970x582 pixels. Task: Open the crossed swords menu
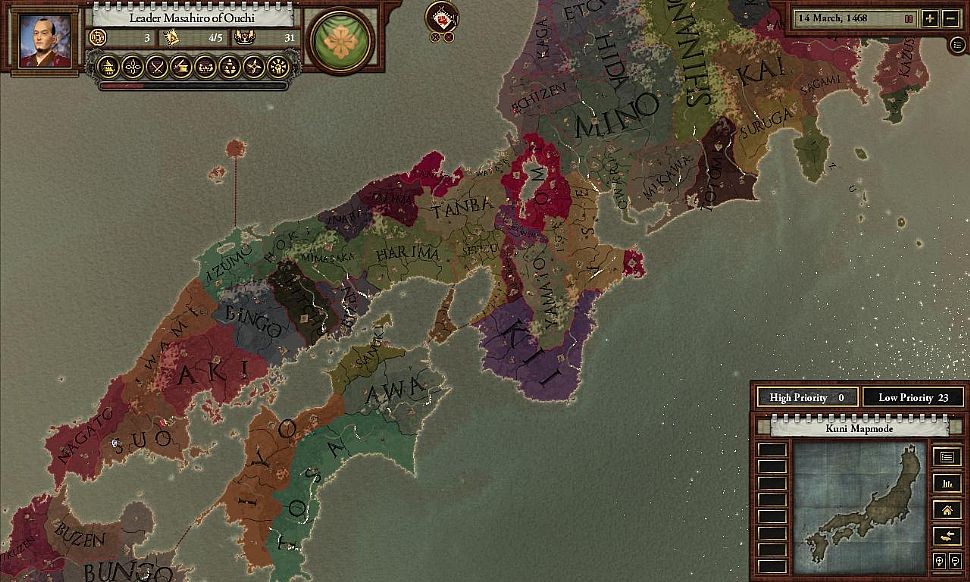click(156, 67)
